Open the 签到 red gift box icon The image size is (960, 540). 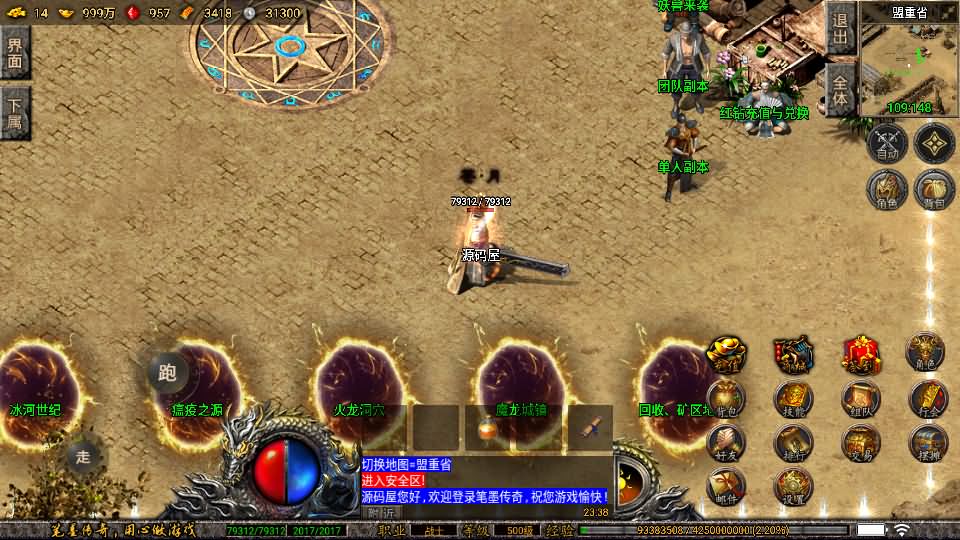(860, 354)
